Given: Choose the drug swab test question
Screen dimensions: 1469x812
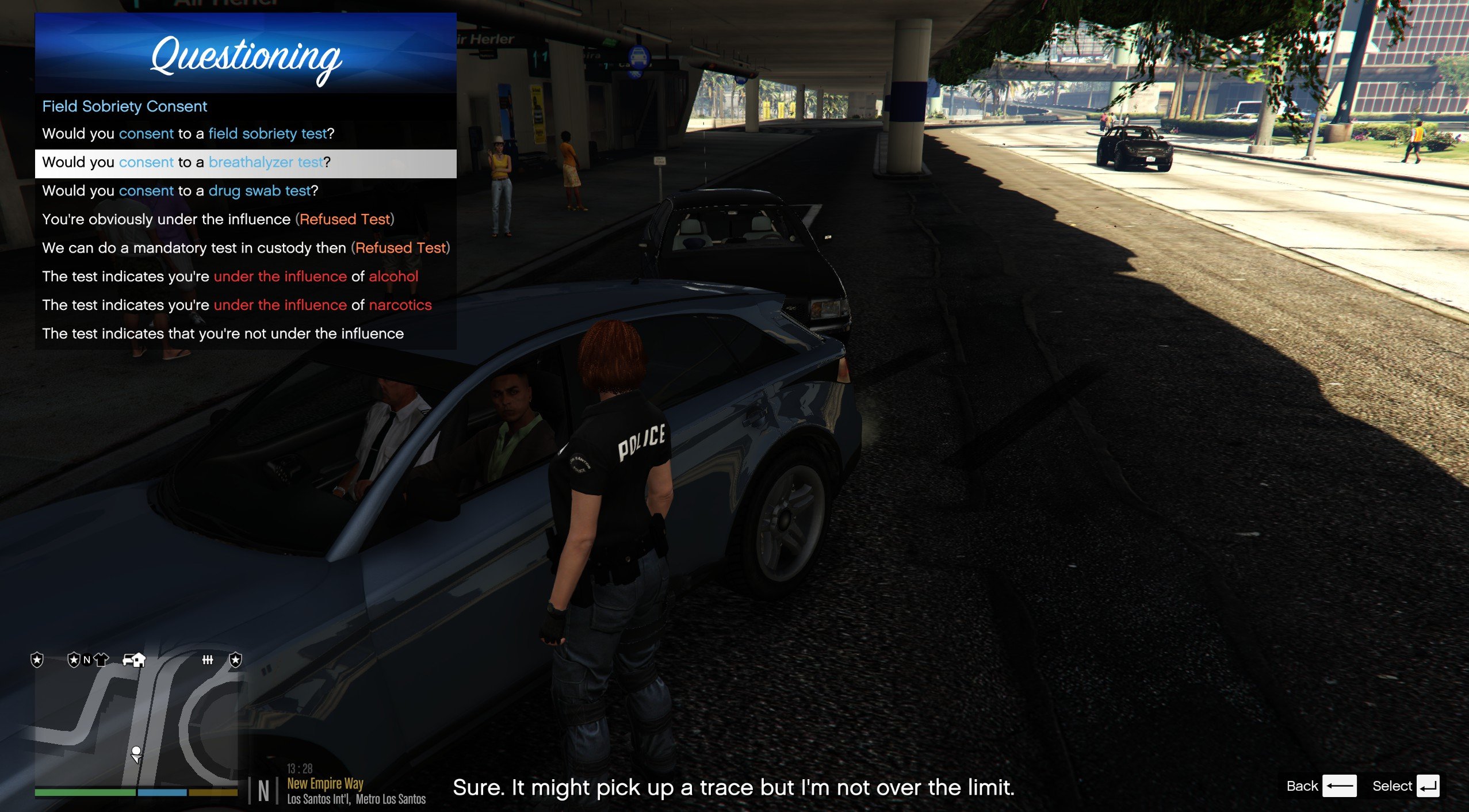Looking at the screenshot, I should coord(180,191).
